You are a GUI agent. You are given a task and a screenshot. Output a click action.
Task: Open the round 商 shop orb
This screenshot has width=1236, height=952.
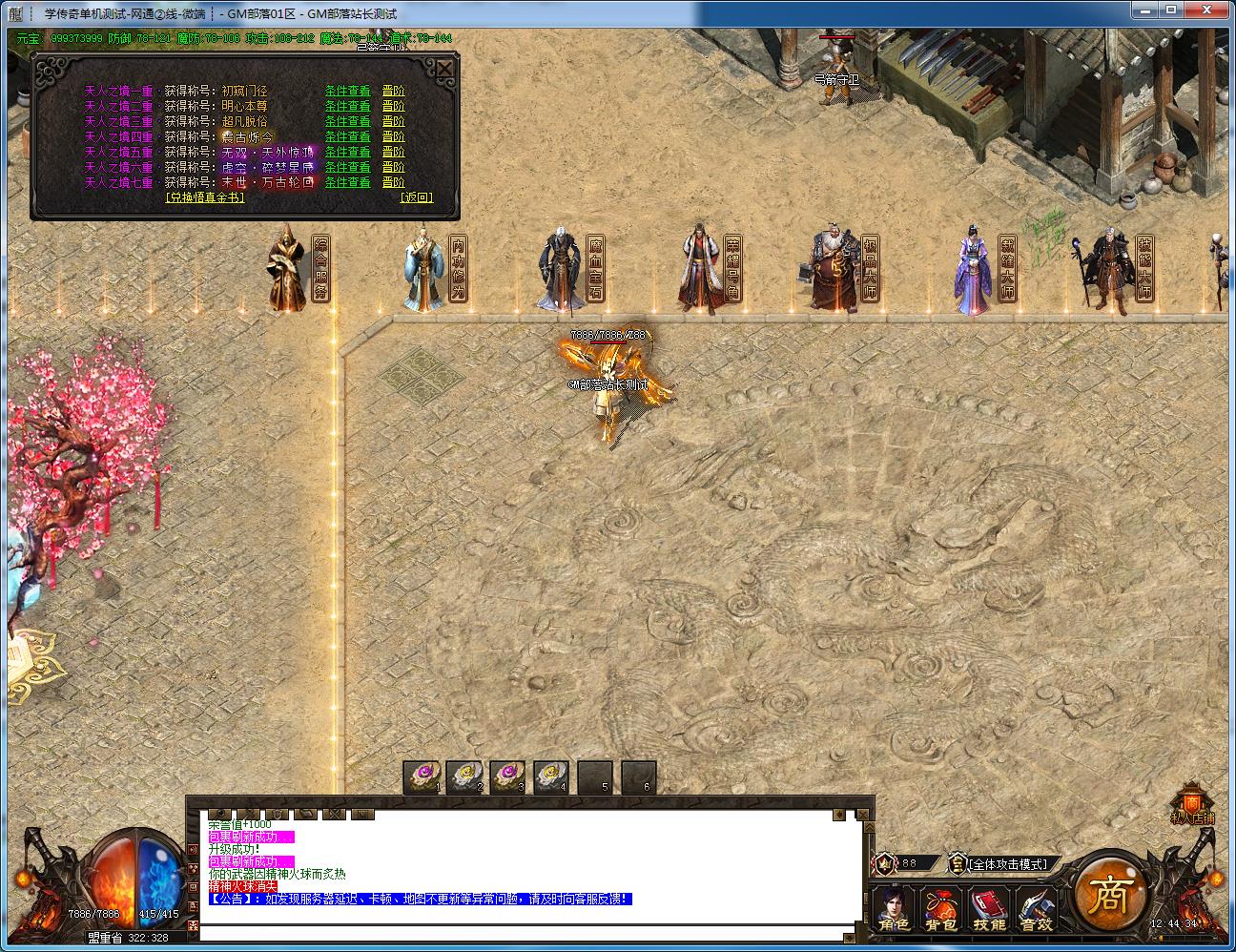coord(1109,895)
